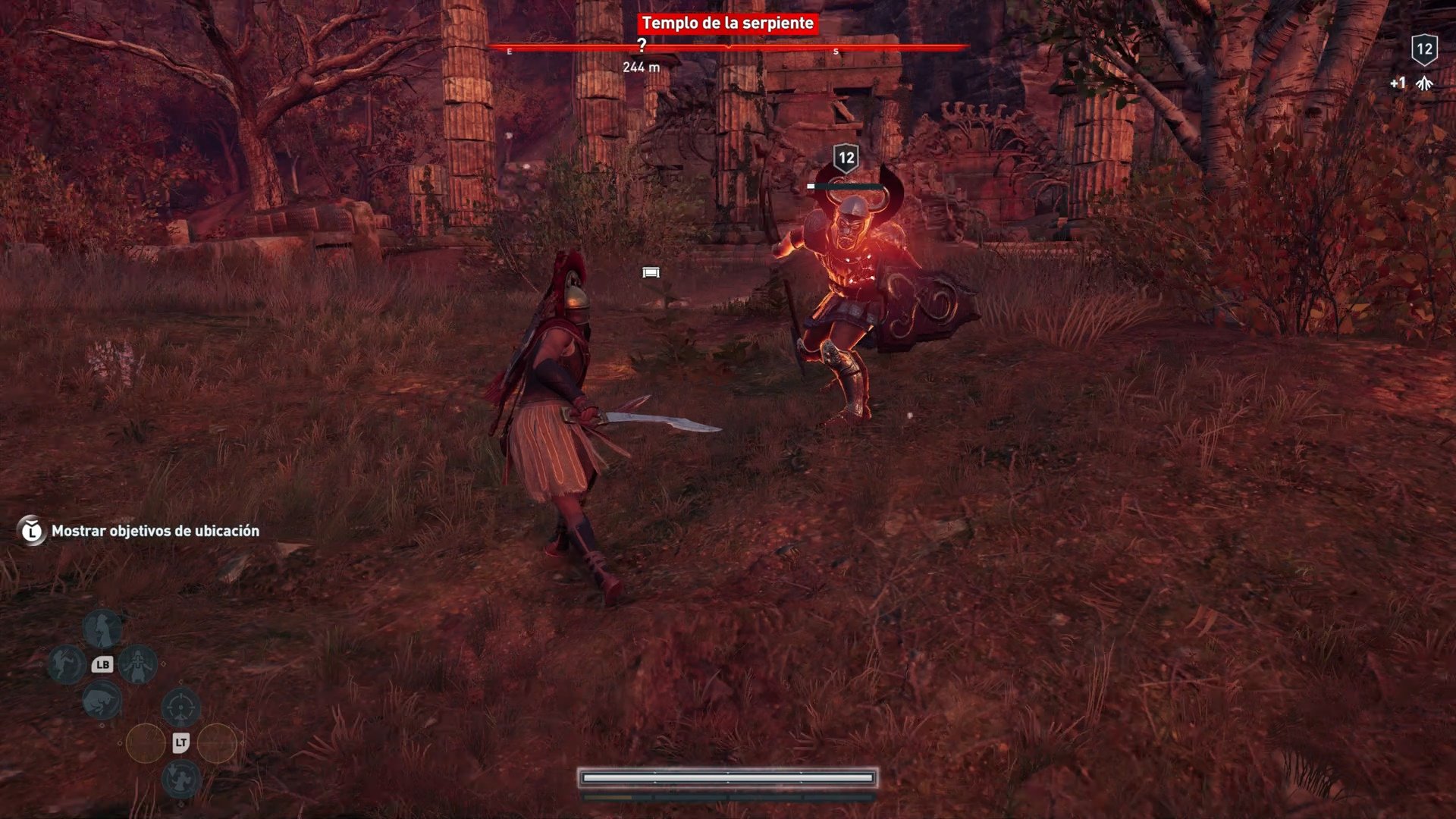1456x819 pixels.
Task: Select the Bull Rush charge ability icon
Action: (x=102, y=701)
